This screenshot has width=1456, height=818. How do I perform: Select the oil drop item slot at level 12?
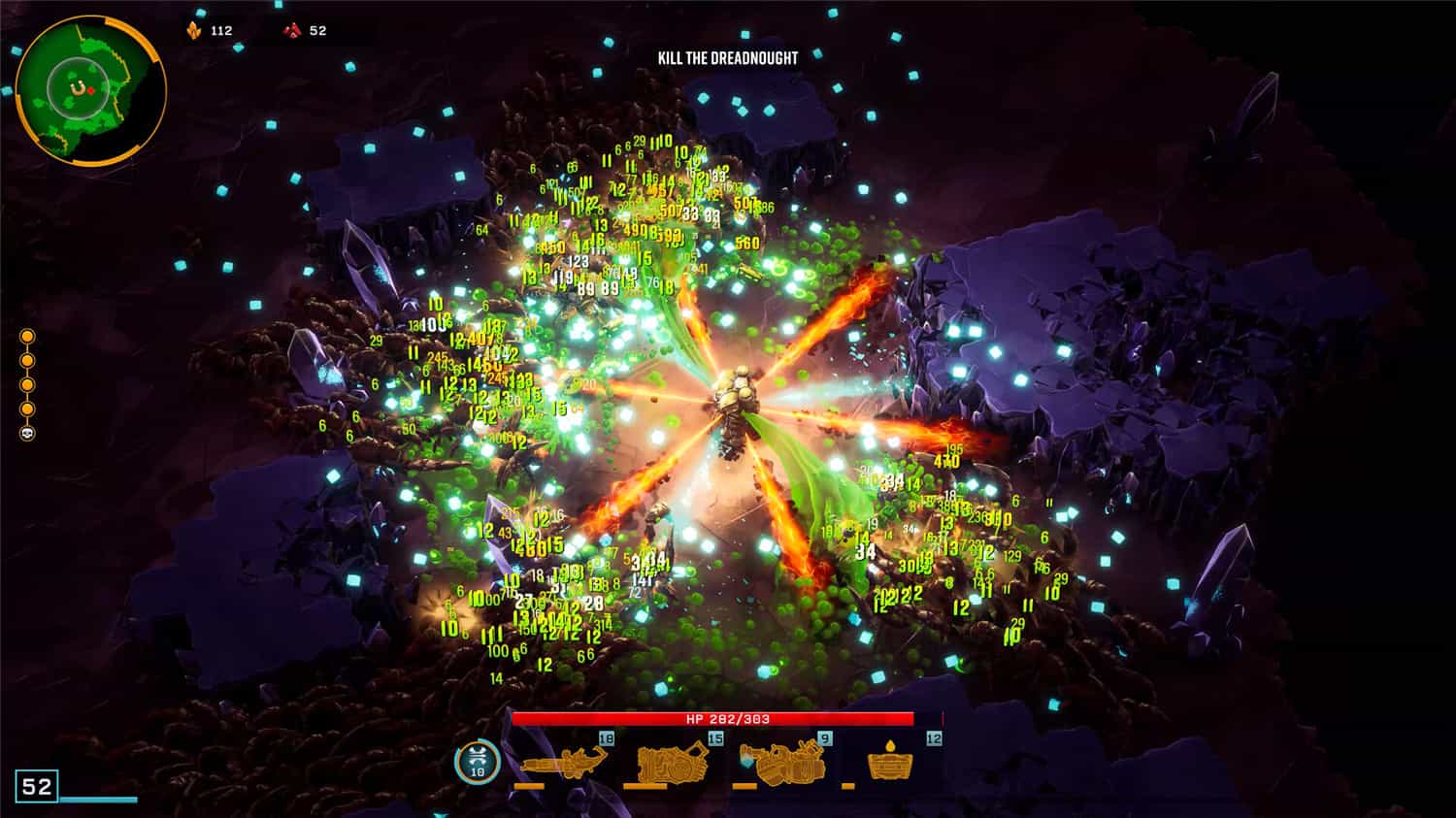[890, 763]
